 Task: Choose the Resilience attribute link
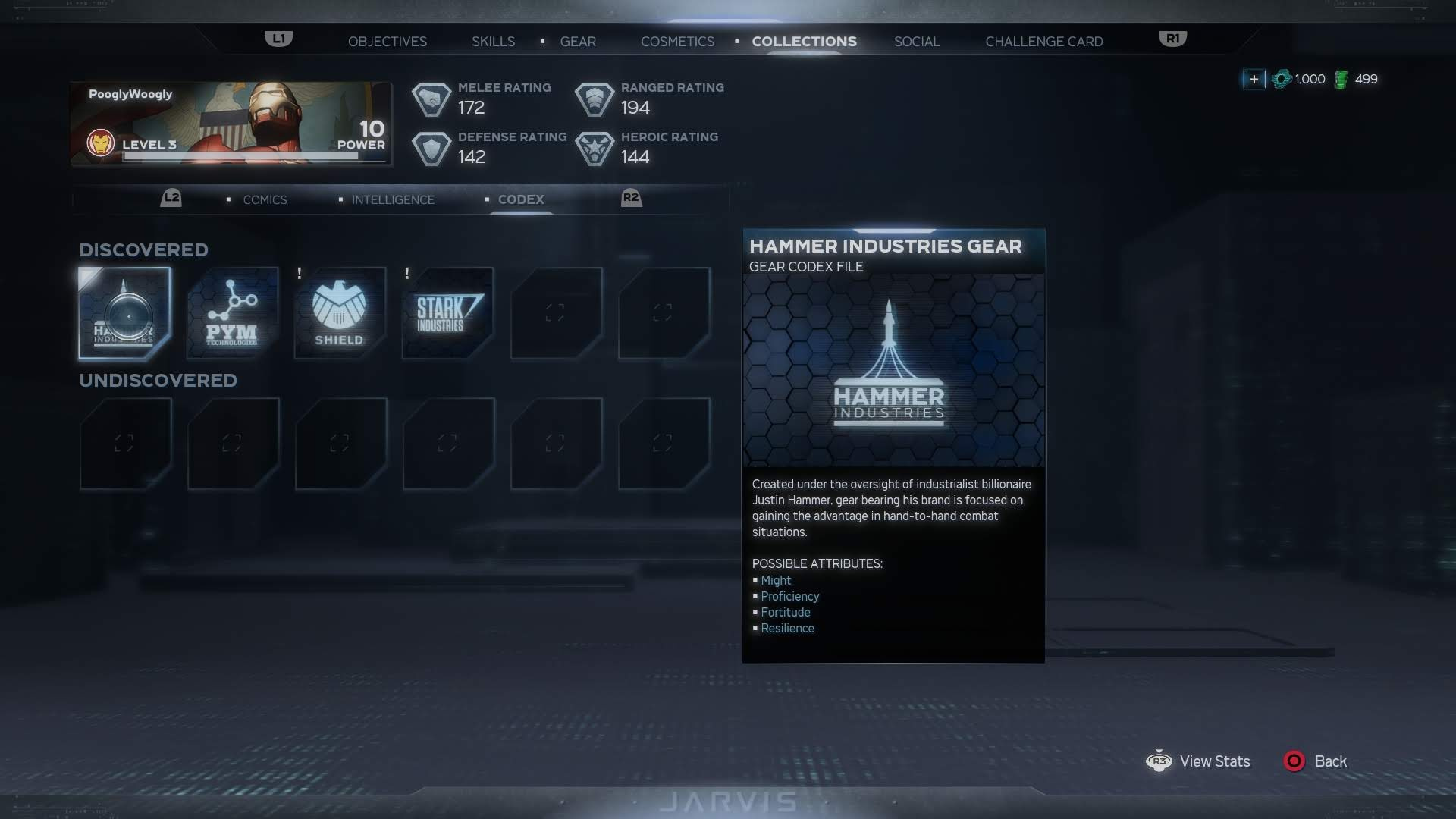787,628
